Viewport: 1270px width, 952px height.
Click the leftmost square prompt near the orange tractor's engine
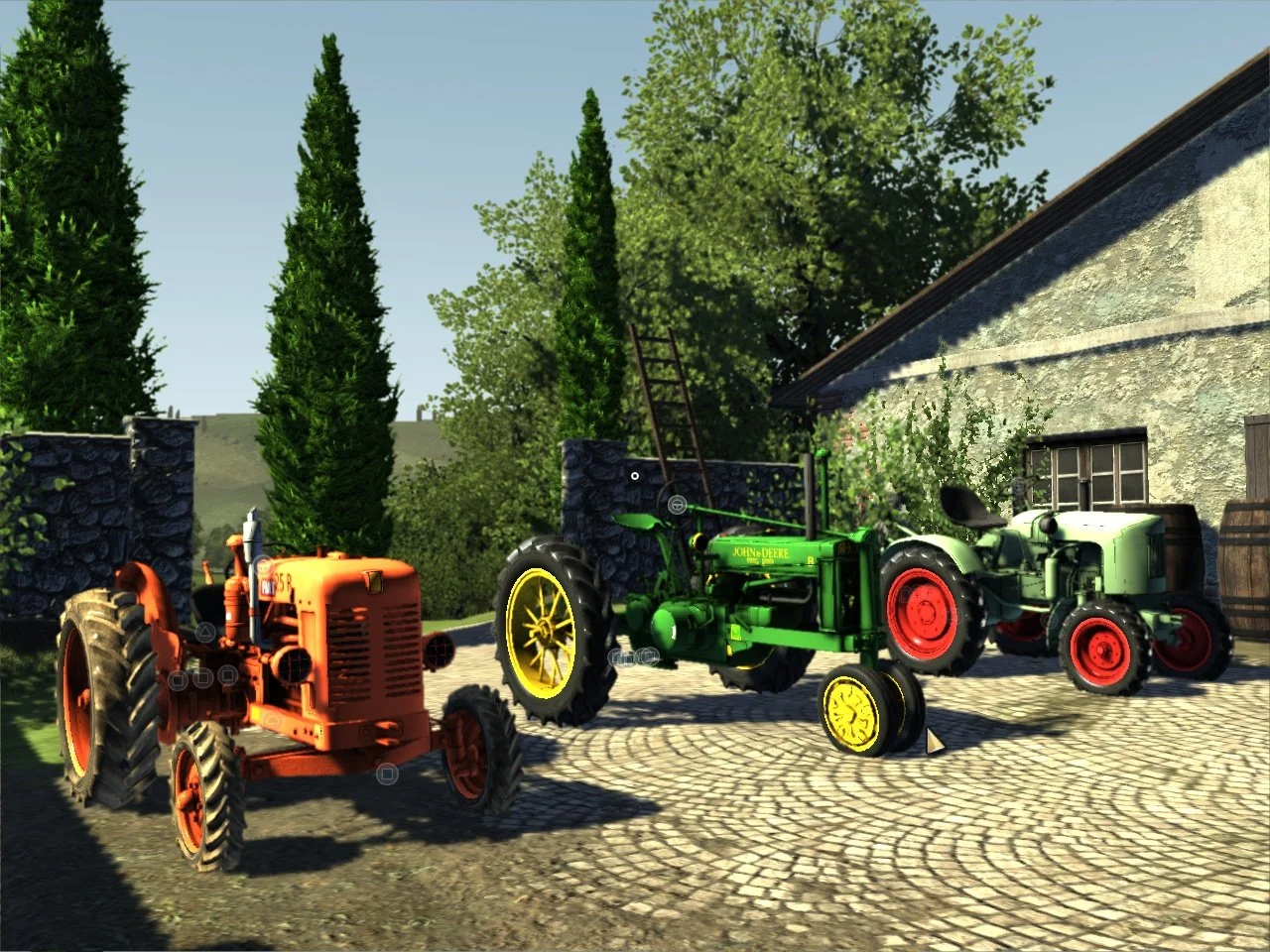point(178,680)
